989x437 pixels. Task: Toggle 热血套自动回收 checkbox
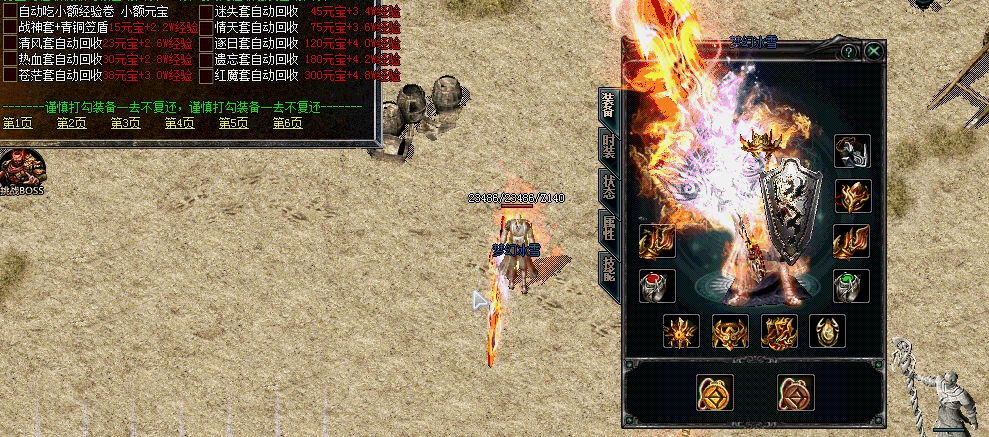9,60
